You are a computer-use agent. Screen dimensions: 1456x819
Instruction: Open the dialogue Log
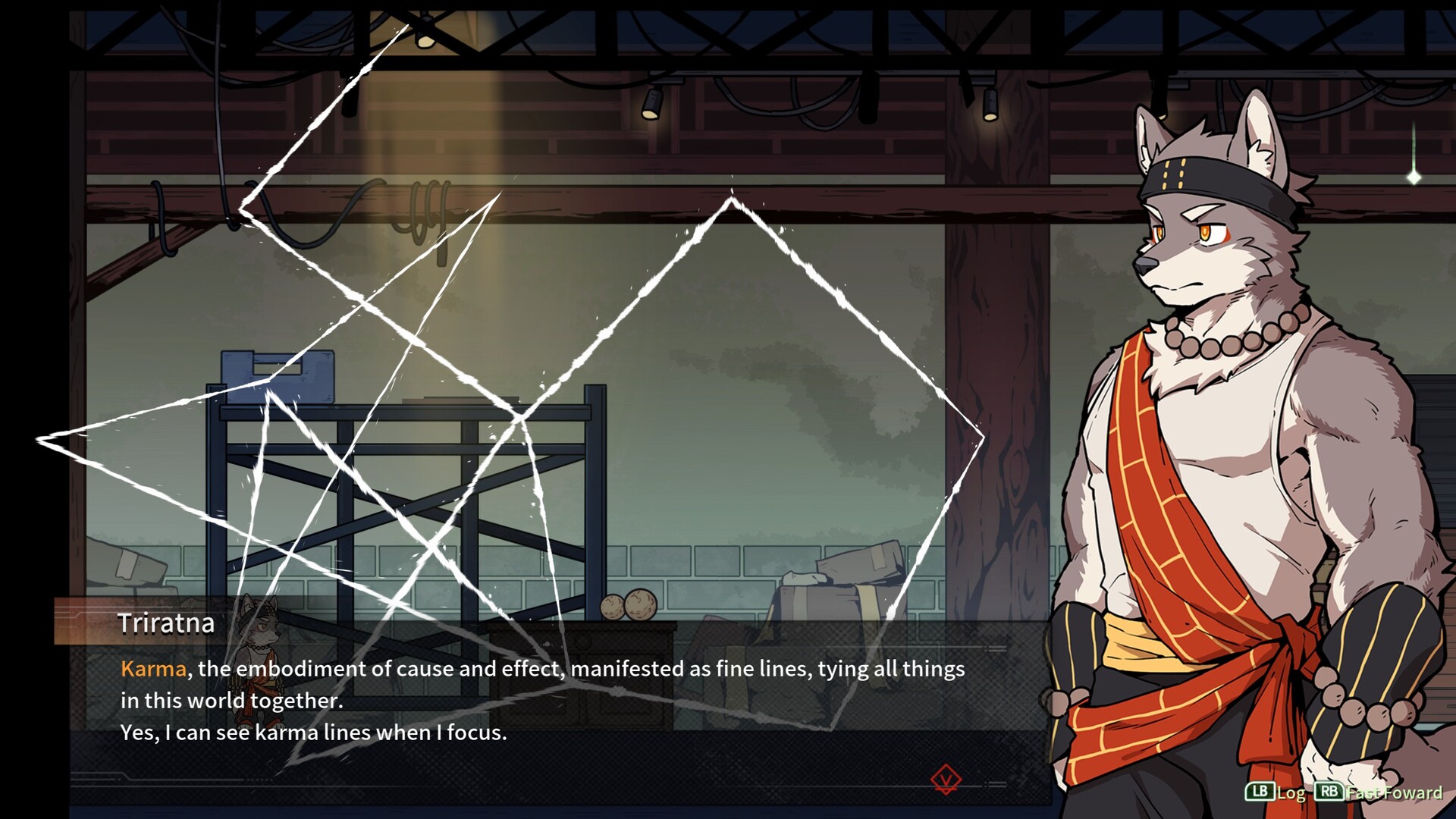tap(1276, 792)
